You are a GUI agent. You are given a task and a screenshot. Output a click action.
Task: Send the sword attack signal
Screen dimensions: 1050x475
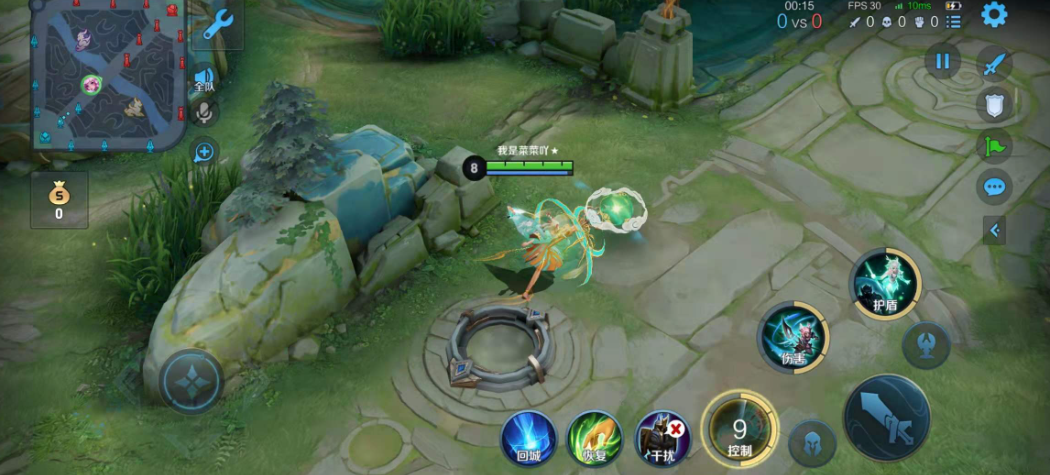(994, 65)
